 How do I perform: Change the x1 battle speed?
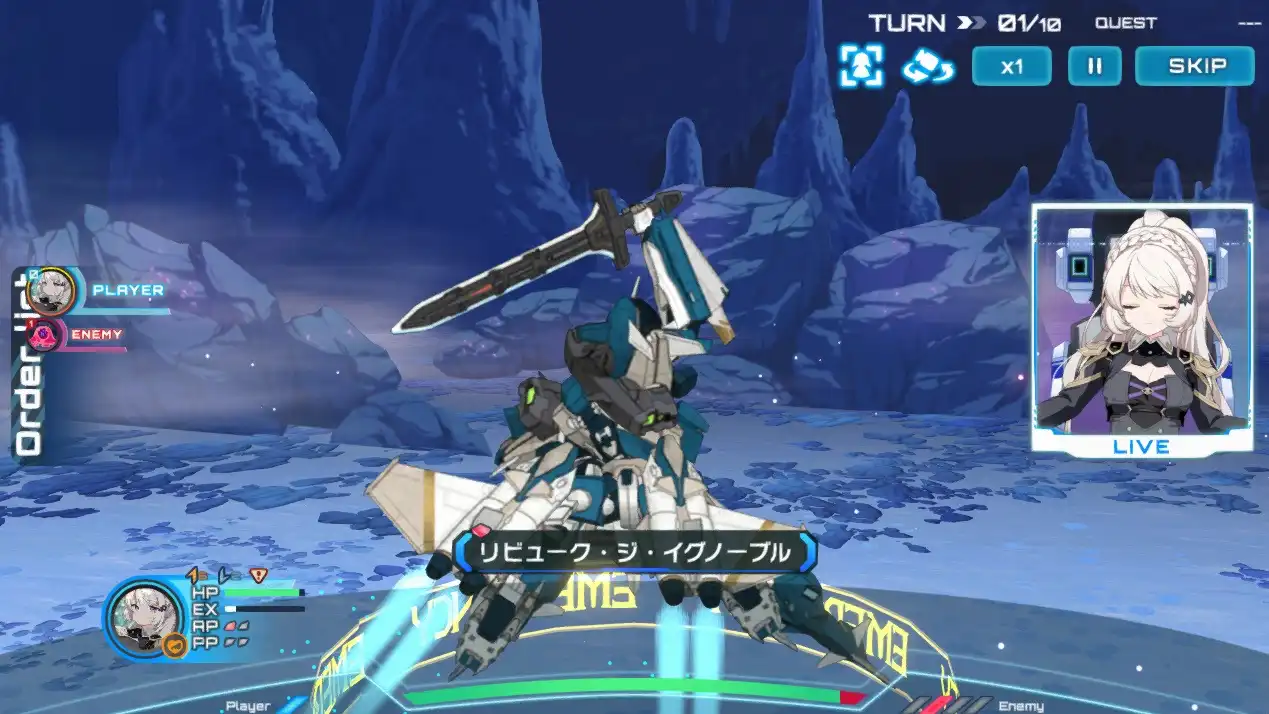(x=1011, y=67)
